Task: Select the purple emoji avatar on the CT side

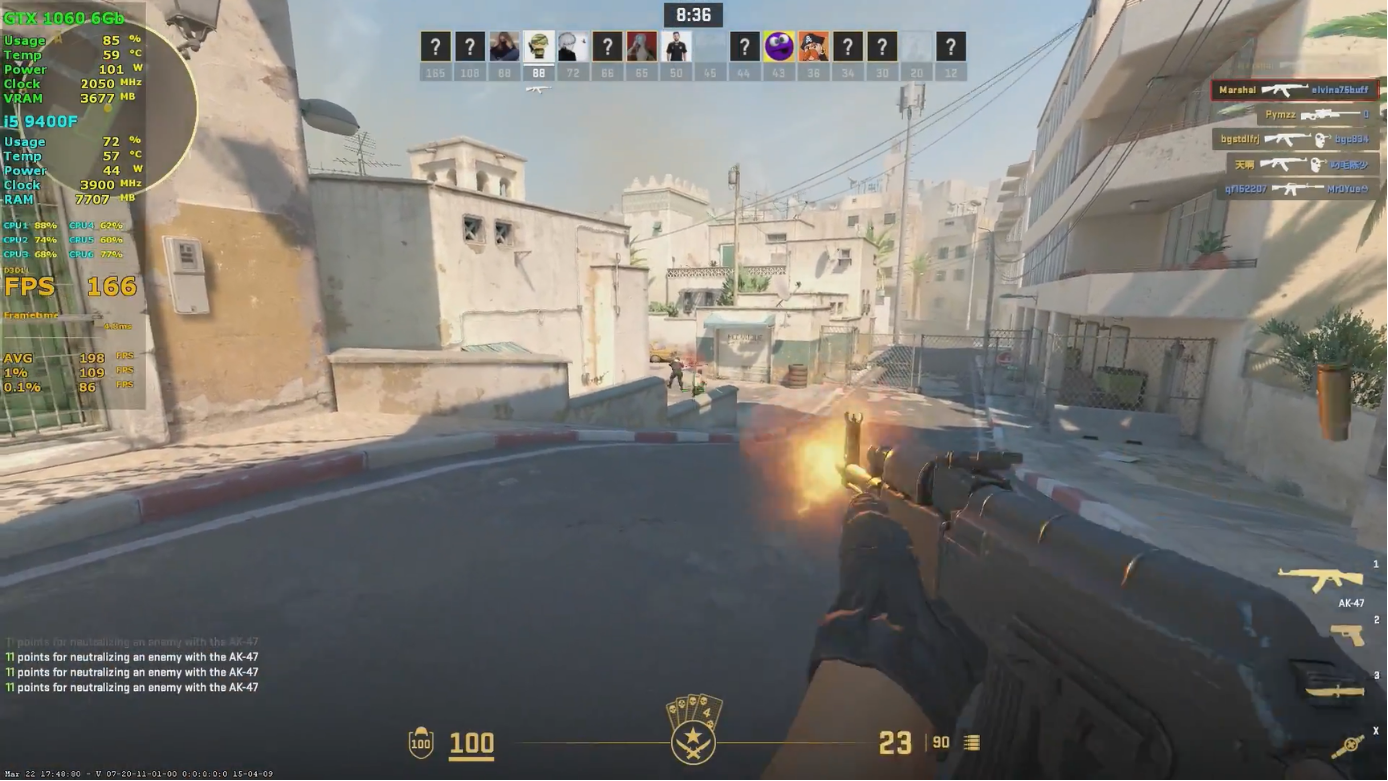Action: [x=777, y=44]
